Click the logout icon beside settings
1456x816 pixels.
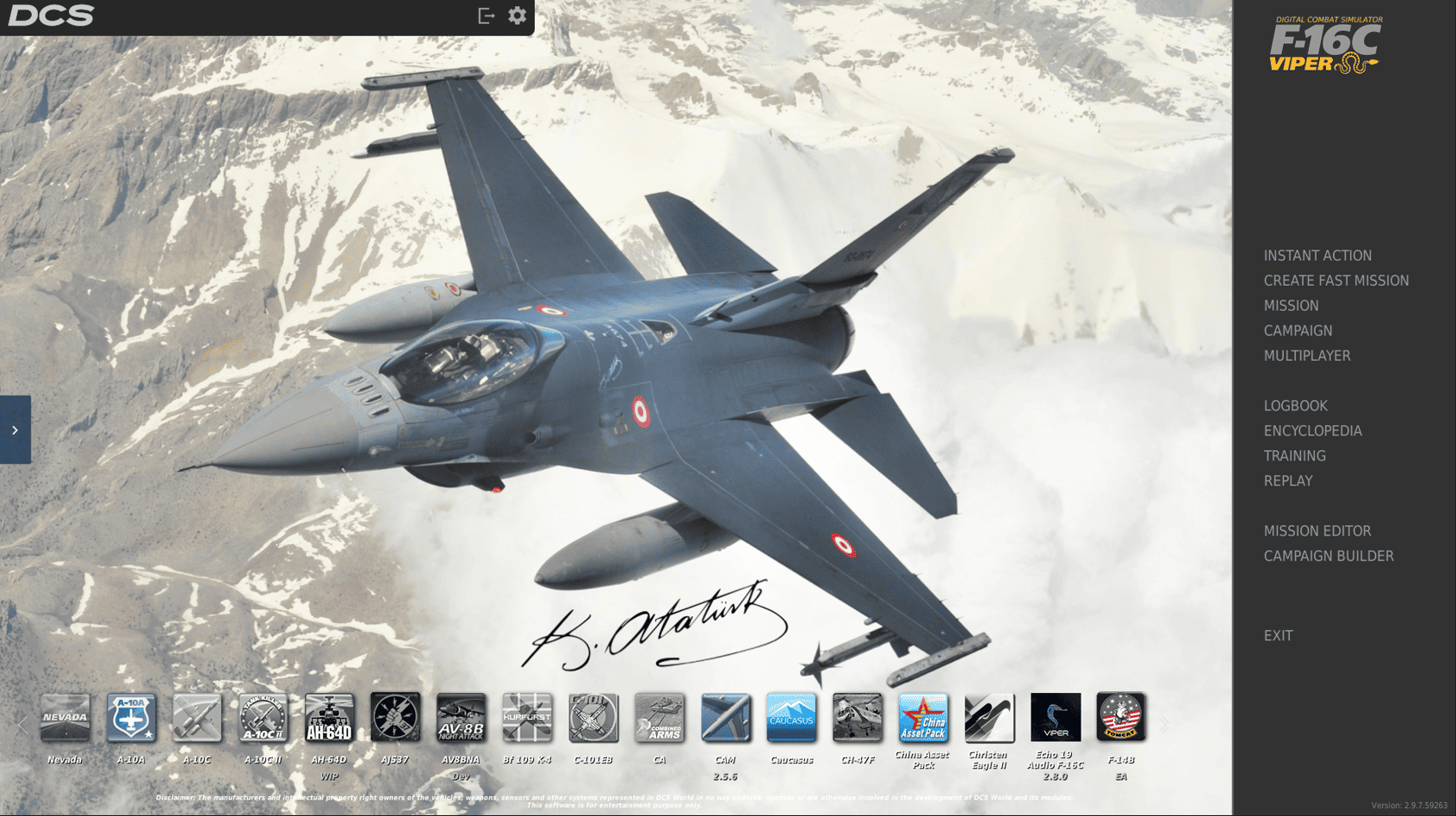(x=485, y=15)
